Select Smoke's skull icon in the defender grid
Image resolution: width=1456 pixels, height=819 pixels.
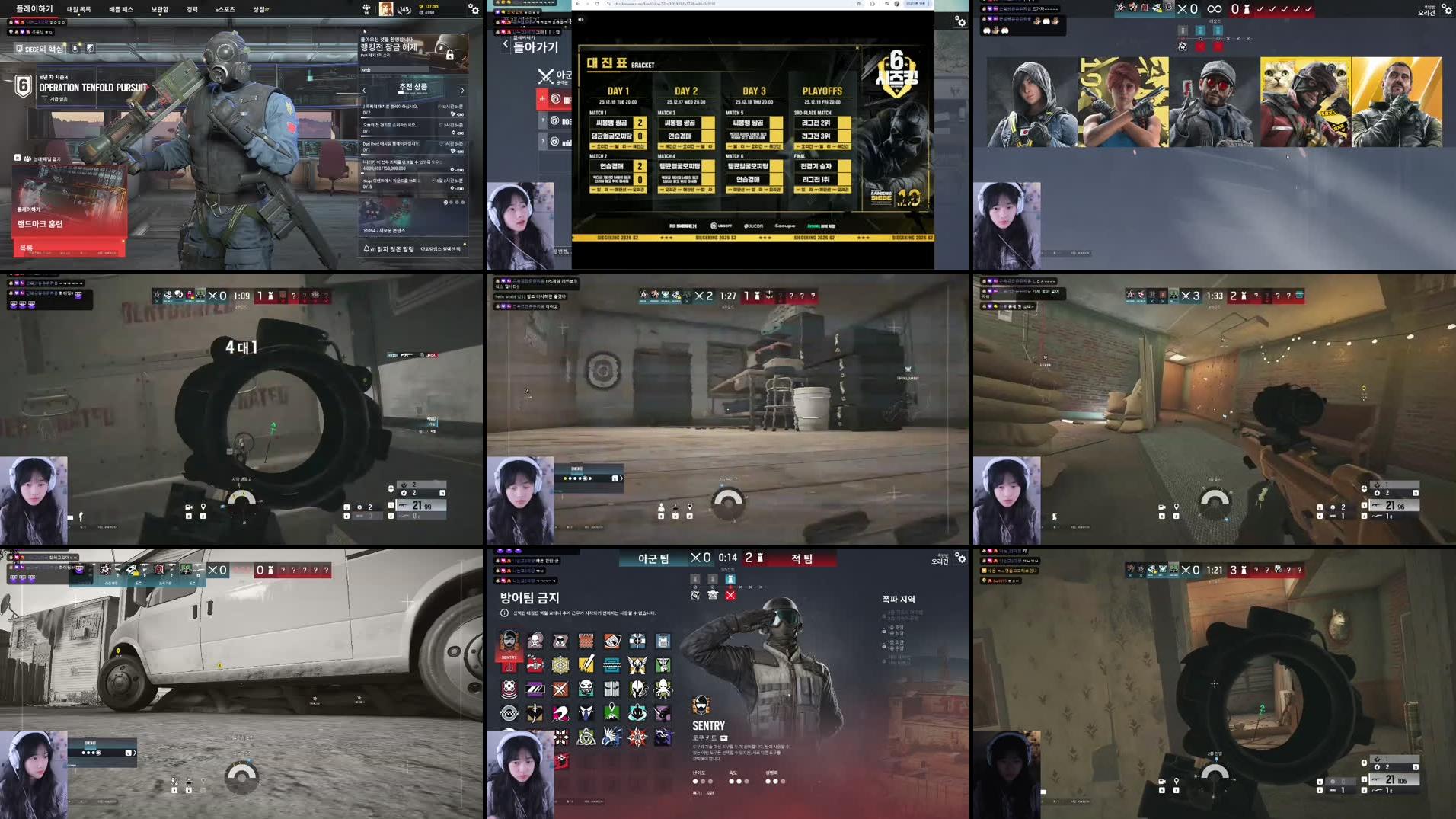click(535, 640)
